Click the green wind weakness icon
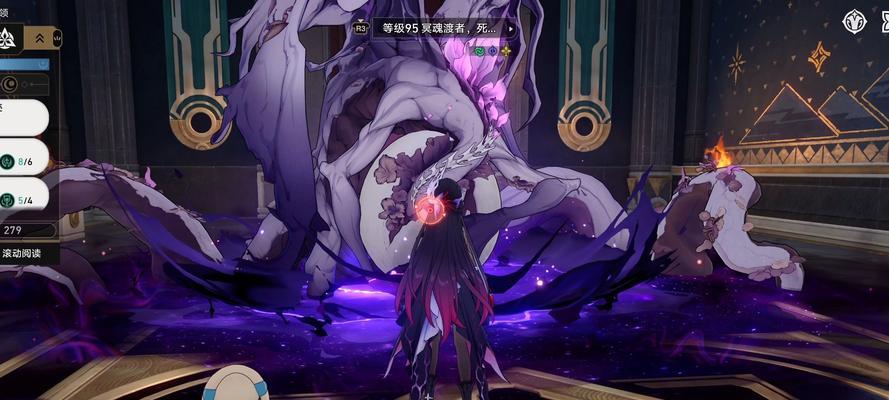The height and width of the screenshot is (400, 889). pos(480,50)
